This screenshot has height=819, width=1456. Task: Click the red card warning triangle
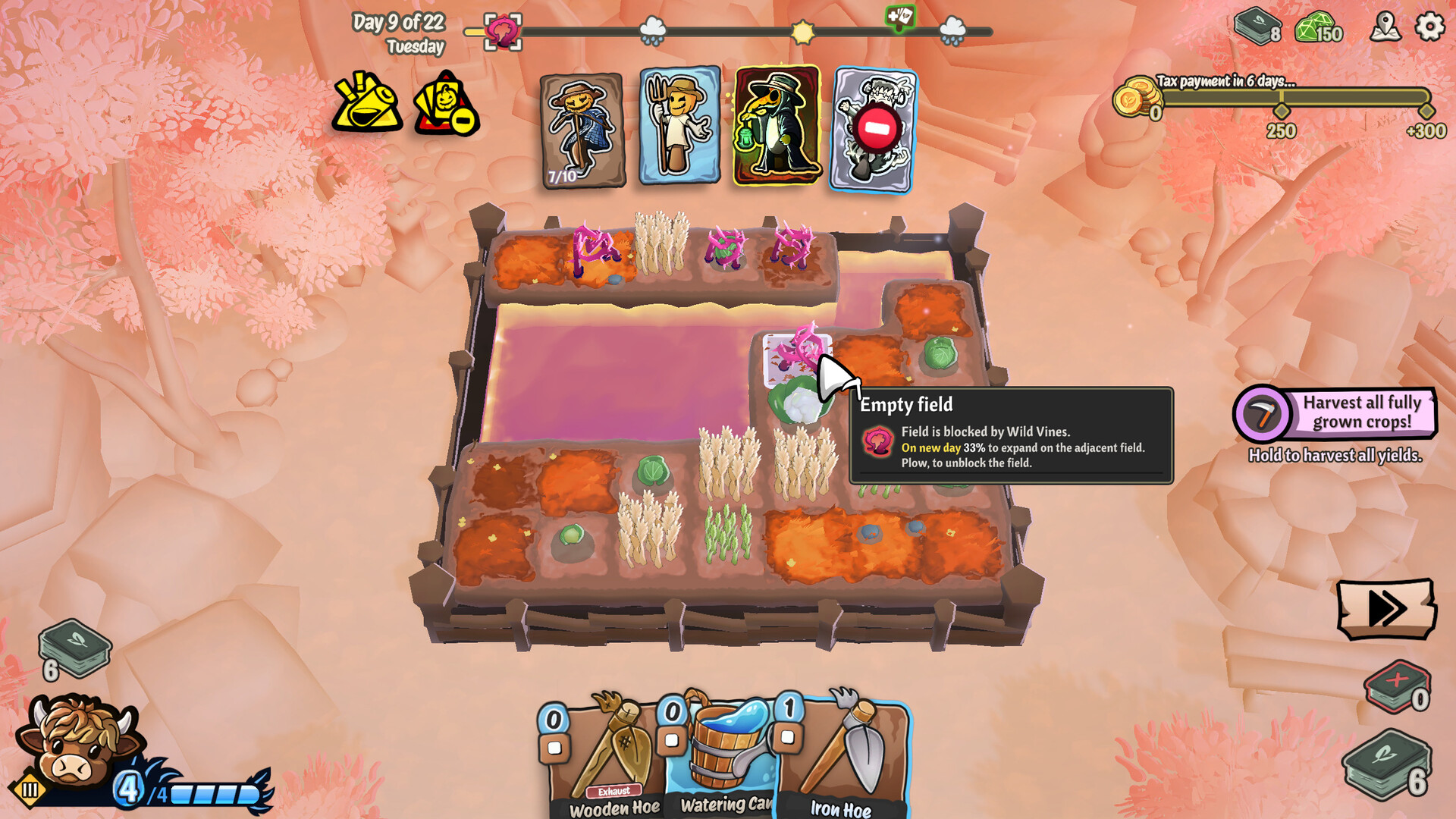point(446,105)
